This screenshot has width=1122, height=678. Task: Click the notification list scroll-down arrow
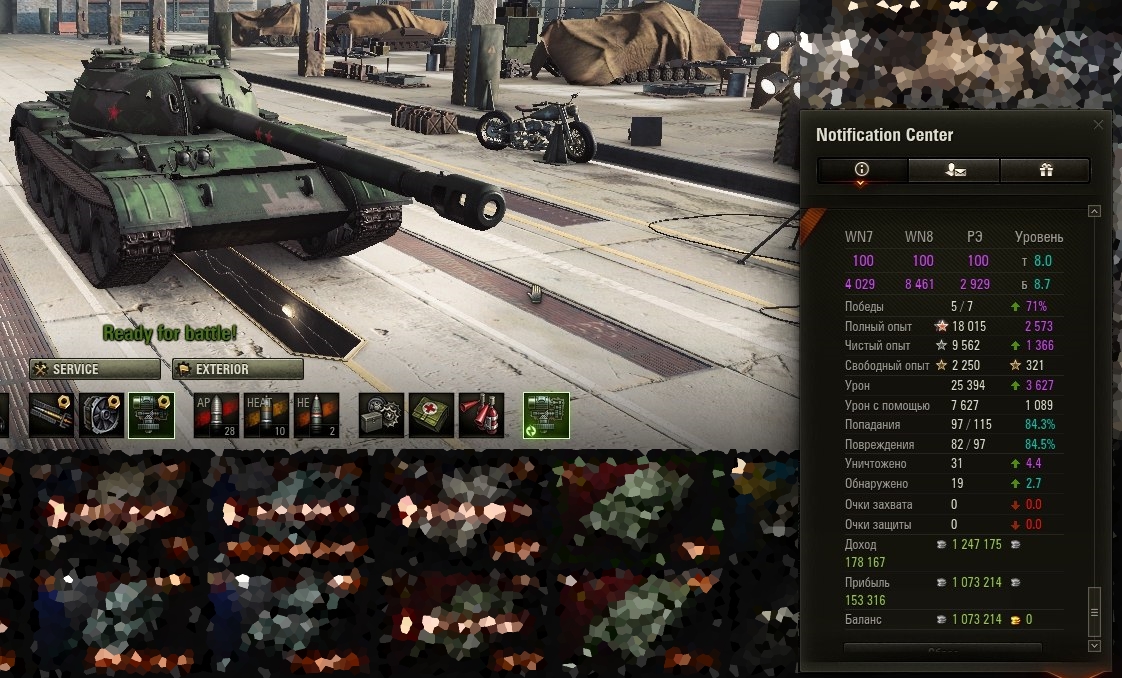(1094, 646)
